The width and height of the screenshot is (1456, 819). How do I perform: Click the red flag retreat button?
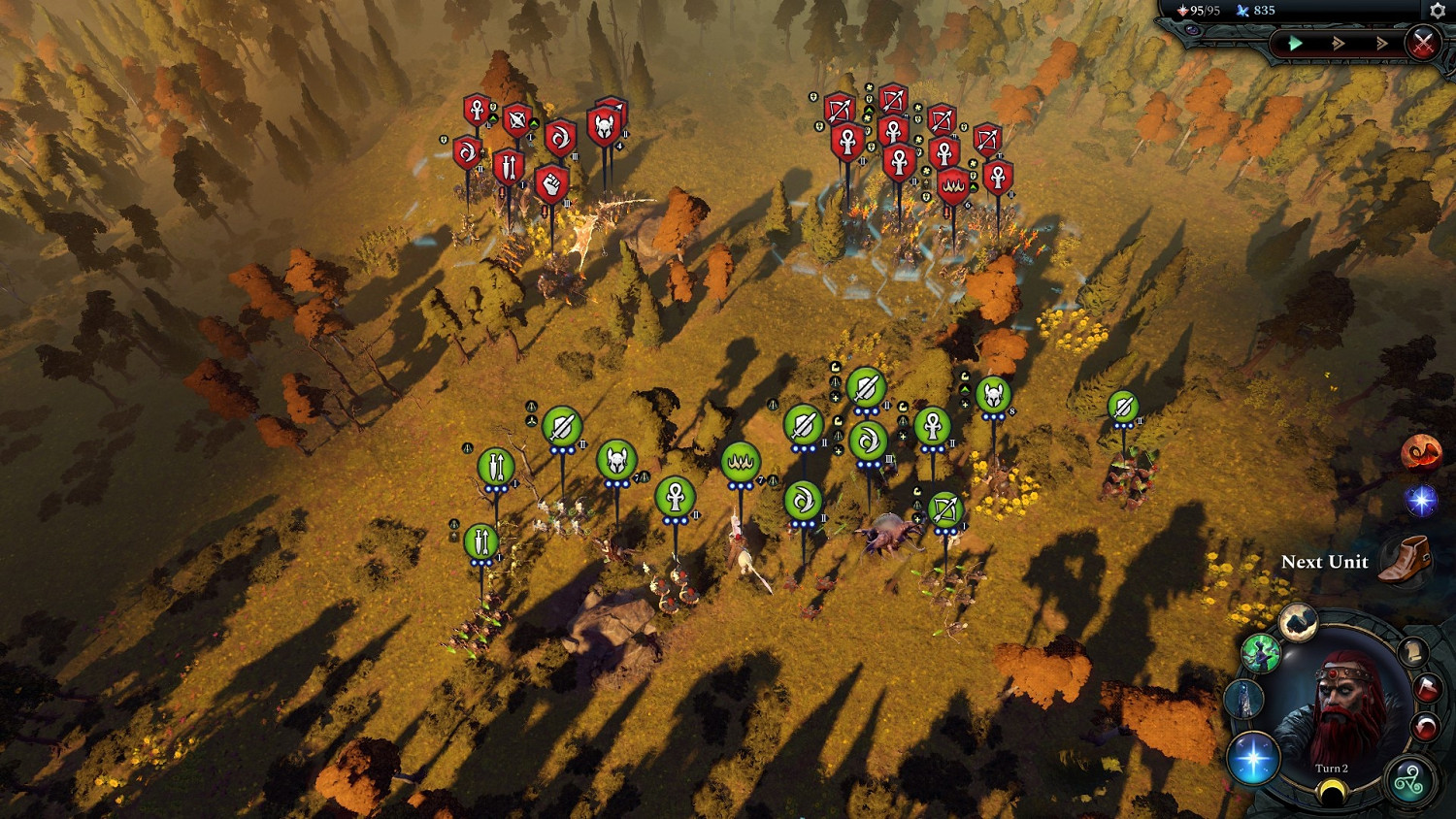pos(1427,689)
